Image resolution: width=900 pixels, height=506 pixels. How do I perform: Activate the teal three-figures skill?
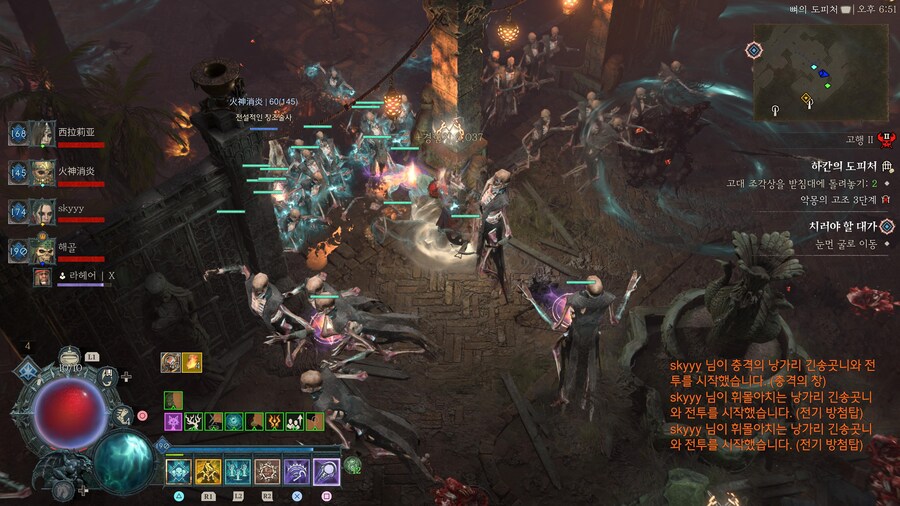238,471
